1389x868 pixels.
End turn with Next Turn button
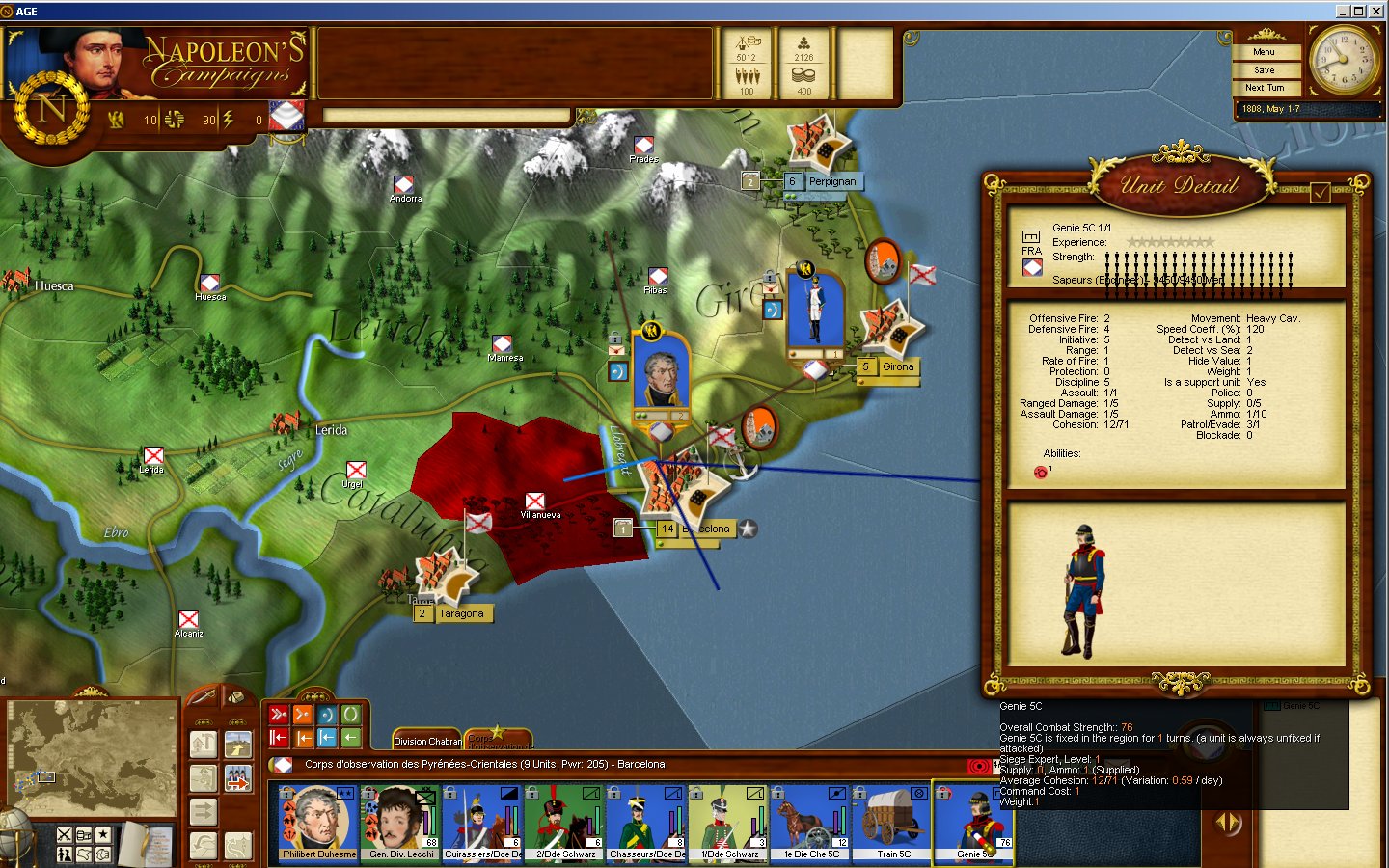[x=1265, y=88]
